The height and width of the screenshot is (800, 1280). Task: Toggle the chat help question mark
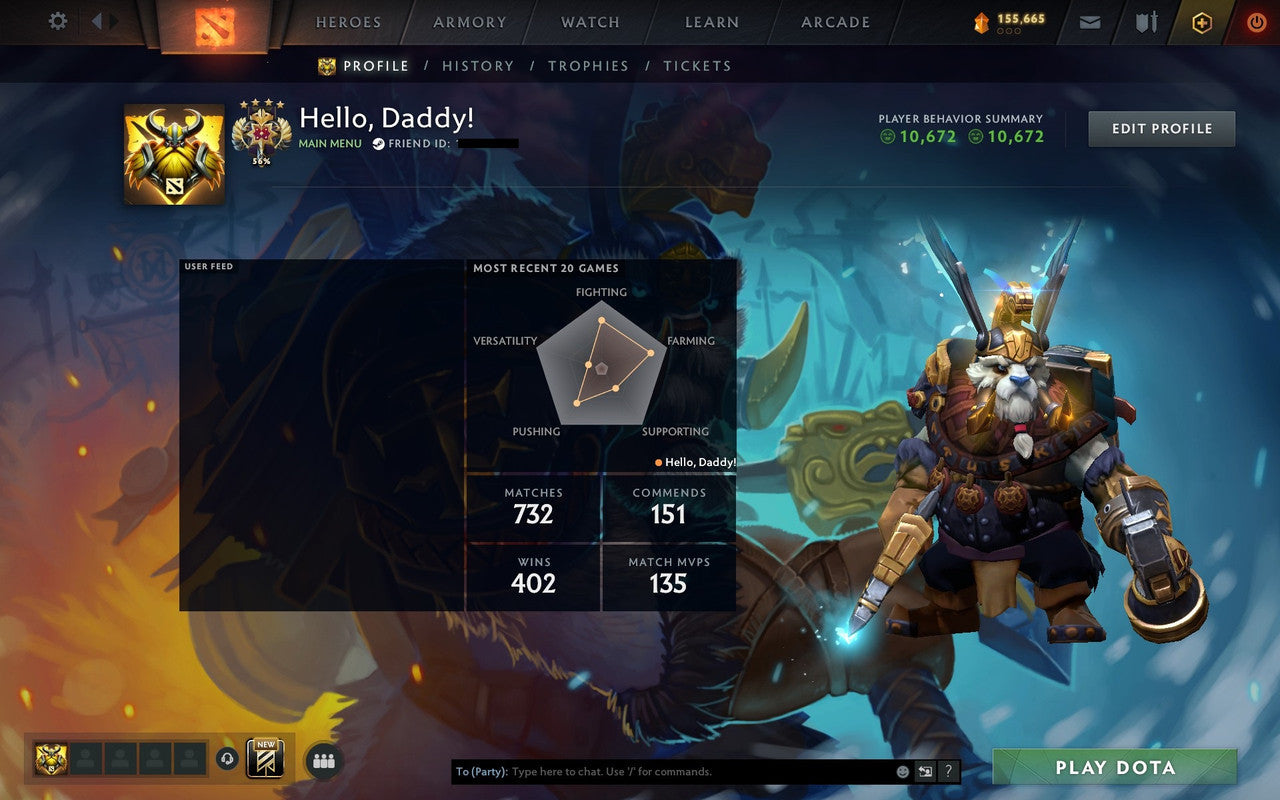[947, 771]
